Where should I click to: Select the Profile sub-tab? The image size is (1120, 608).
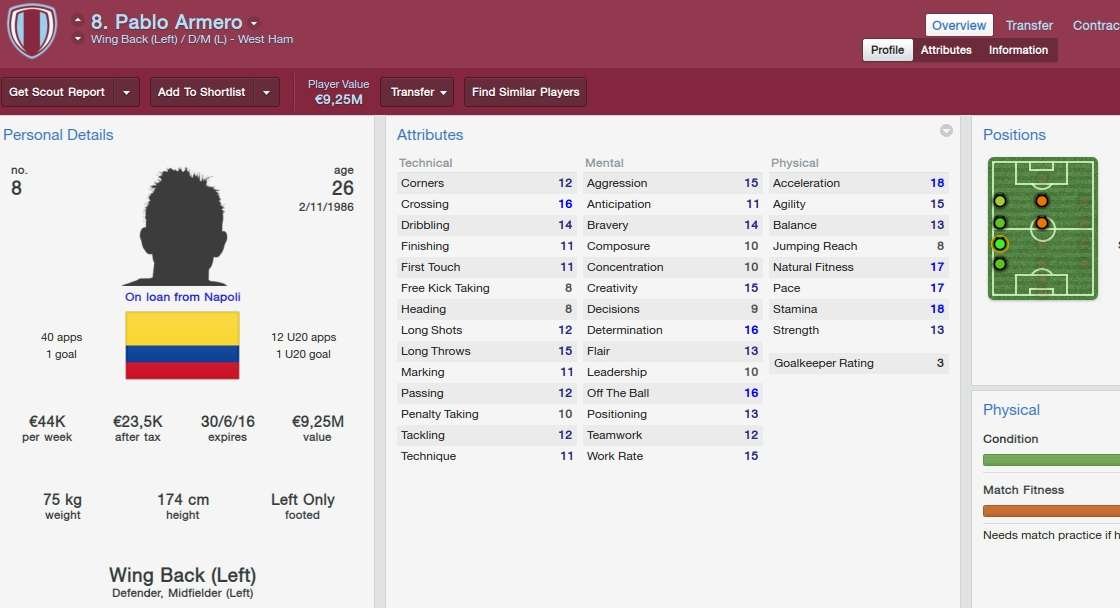887,50
